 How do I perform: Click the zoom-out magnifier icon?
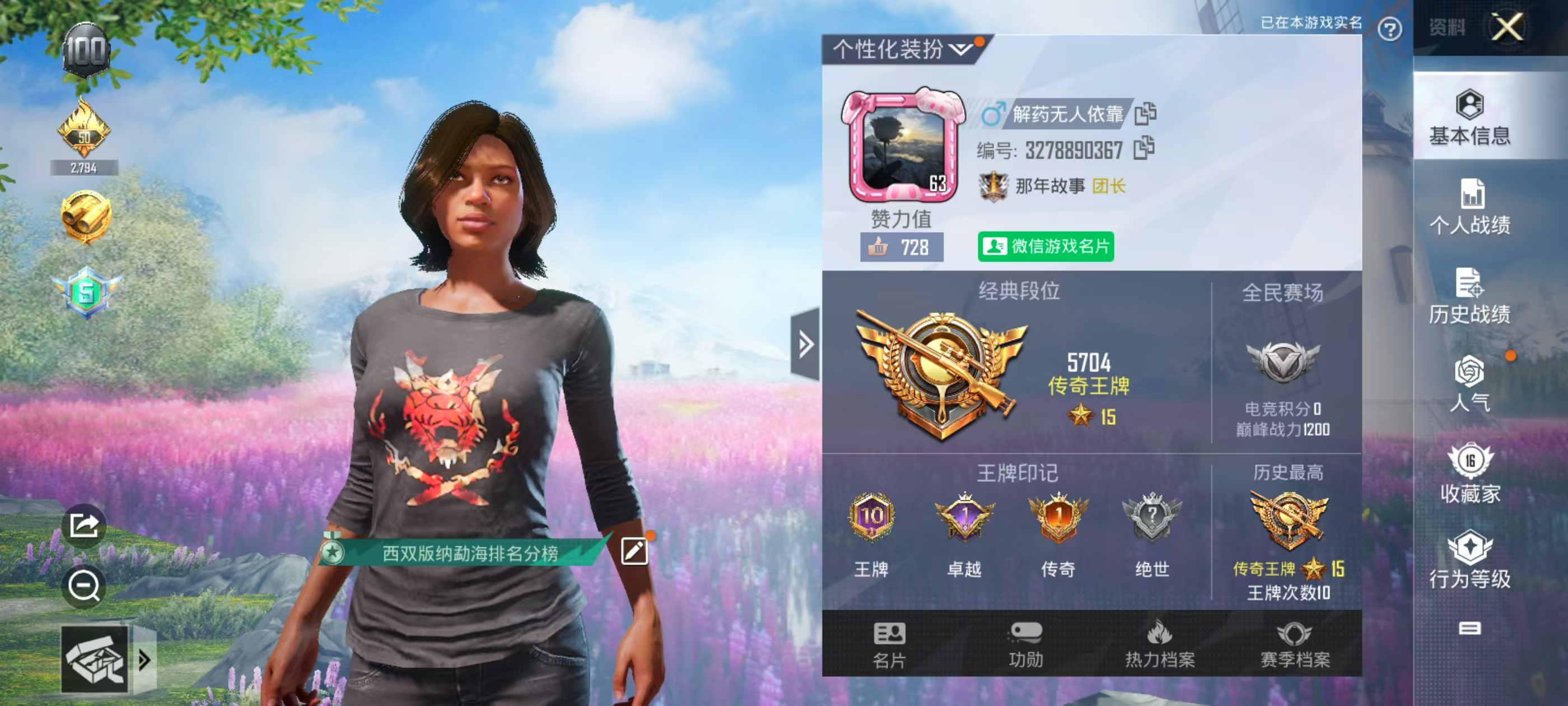pos(85,586)
